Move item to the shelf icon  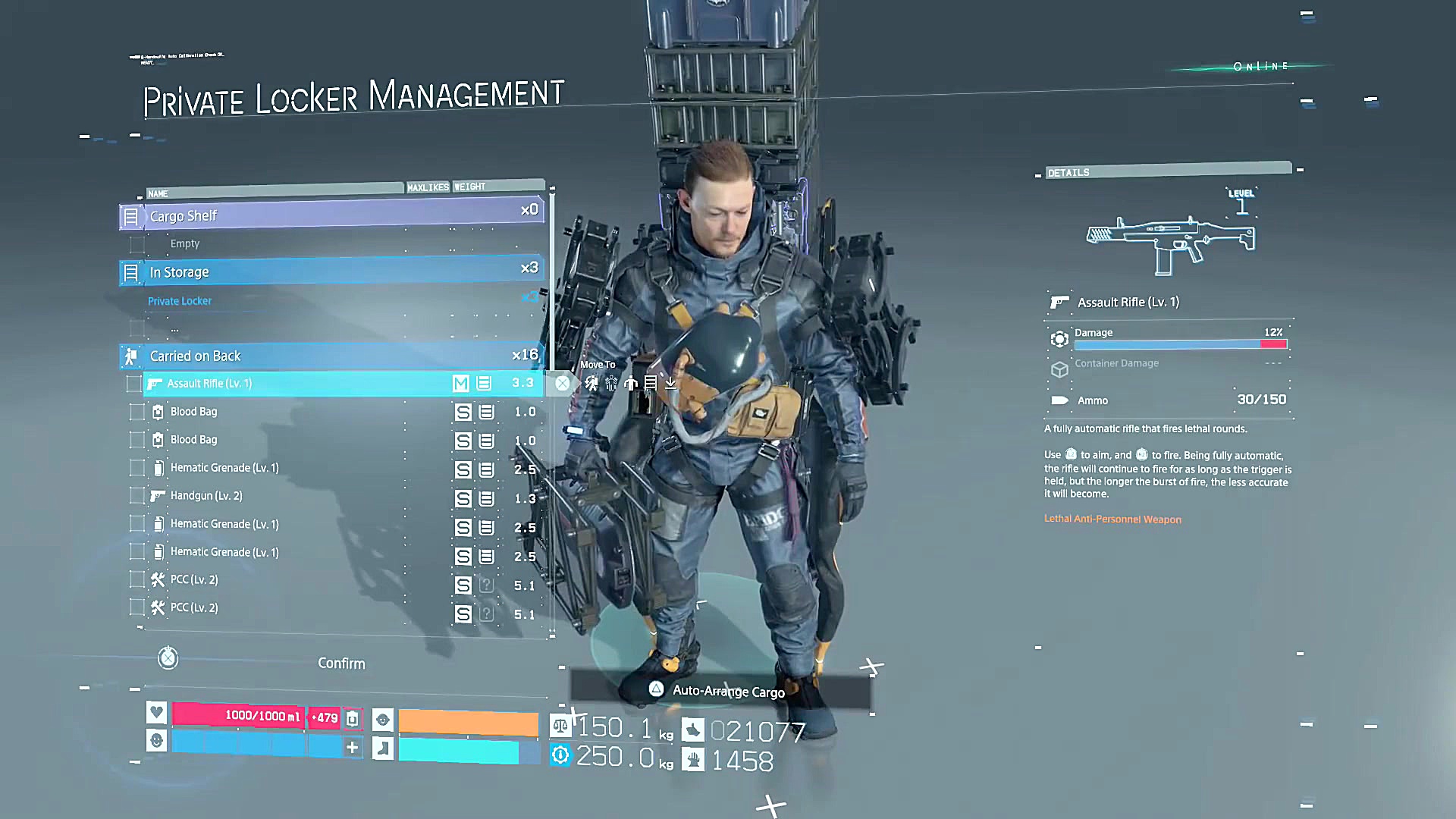[x=651, y=384]
